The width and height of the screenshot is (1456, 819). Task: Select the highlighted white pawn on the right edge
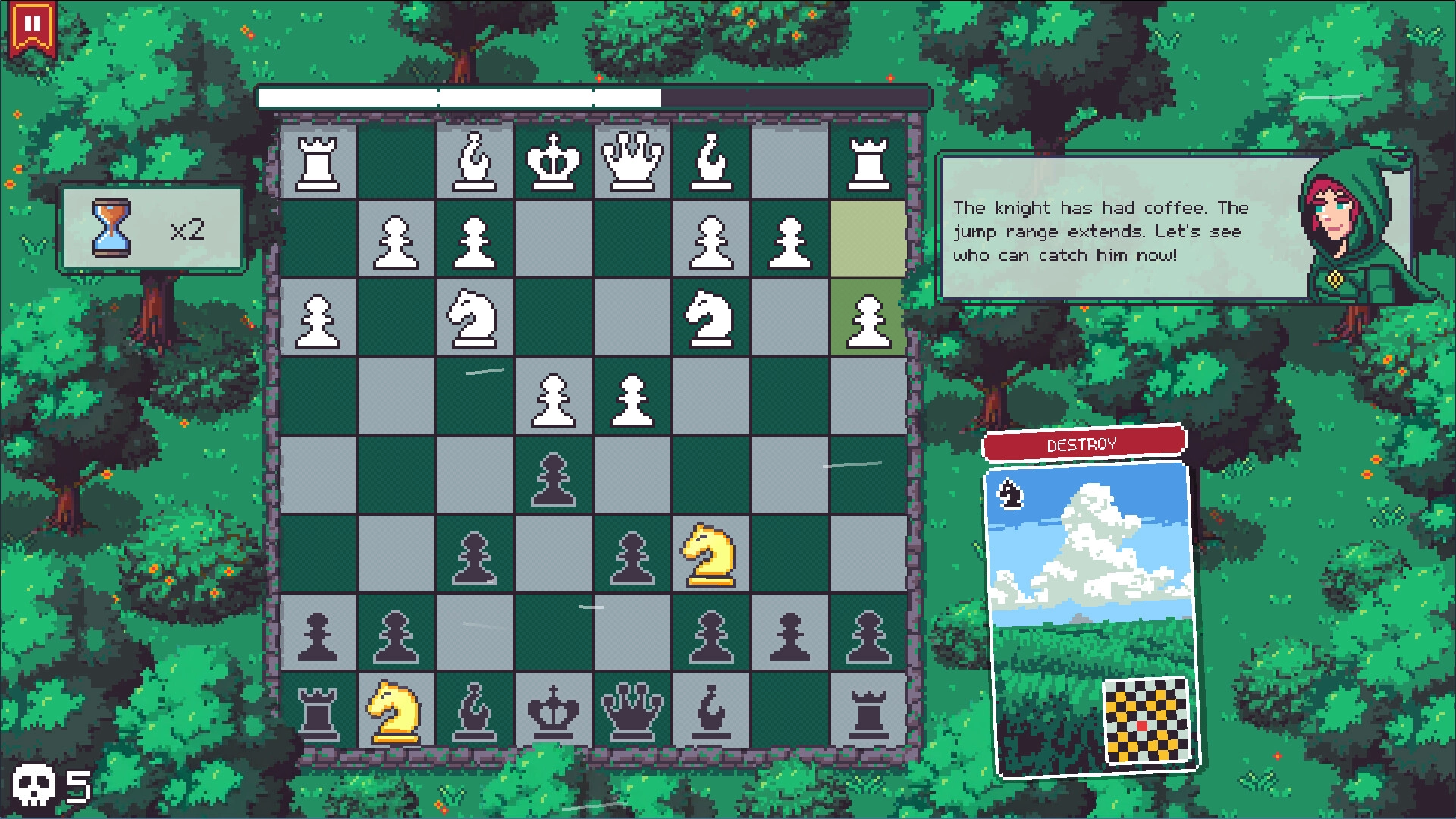(867, 318)
